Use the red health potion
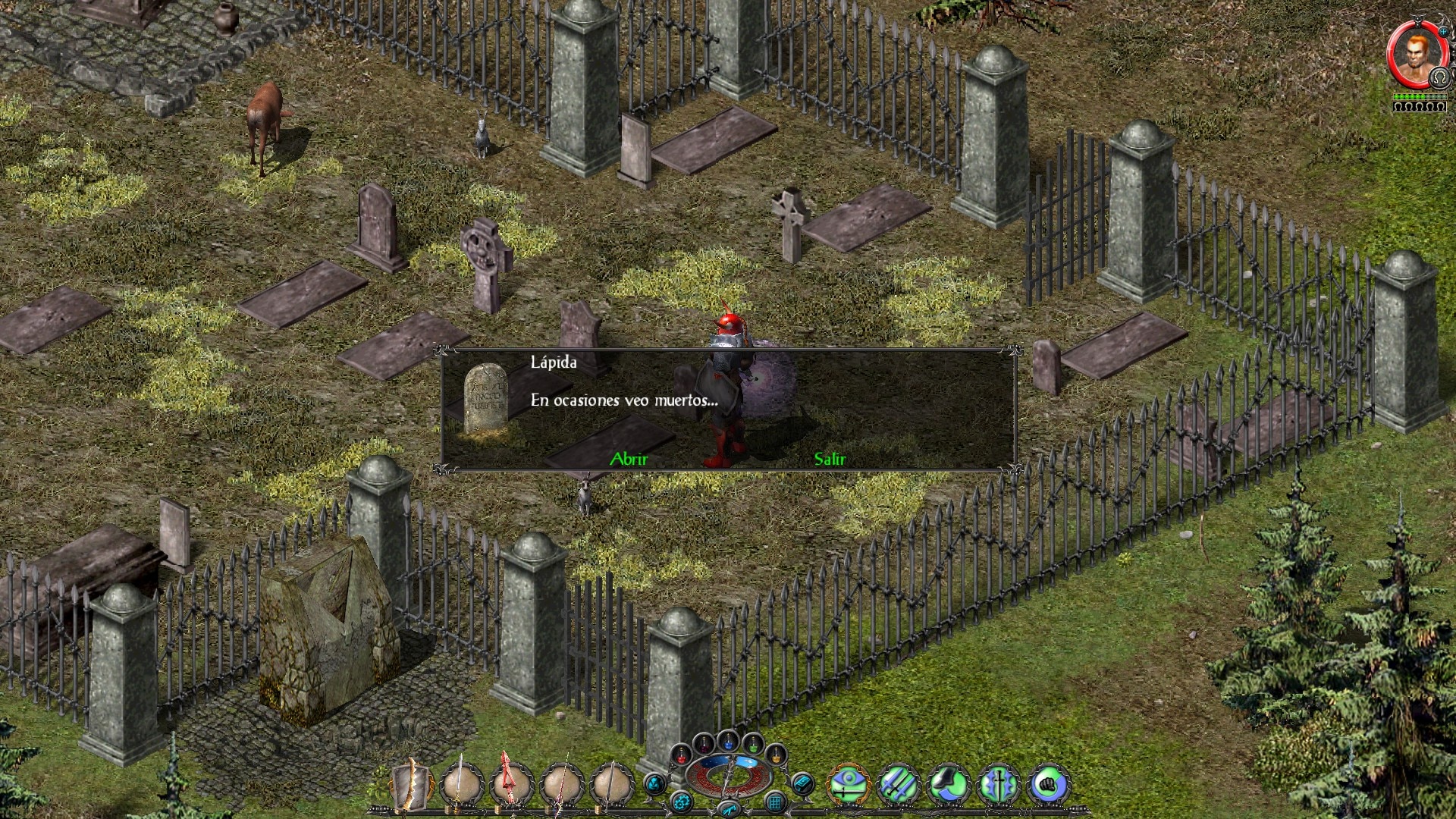Screen dimensions: 1456x819 pos(681,755)
